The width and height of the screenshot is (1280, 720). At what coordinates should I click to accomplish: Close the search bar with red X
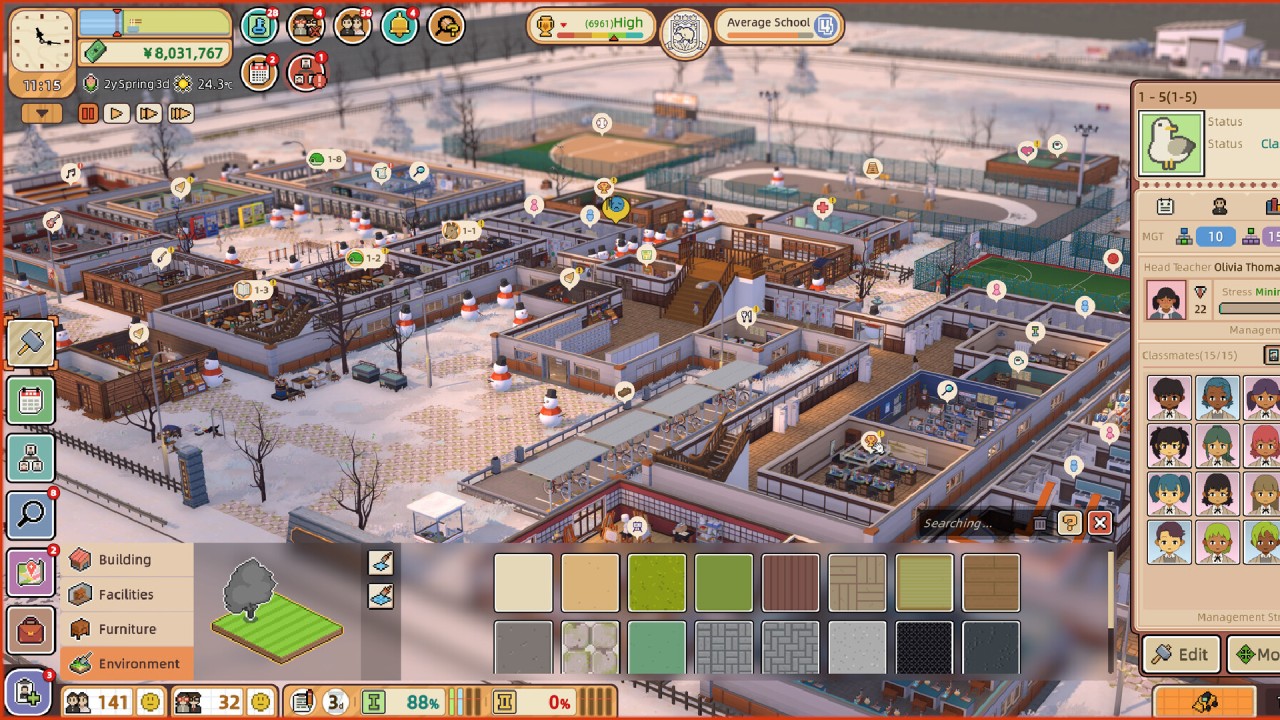tap(1100, 523)
